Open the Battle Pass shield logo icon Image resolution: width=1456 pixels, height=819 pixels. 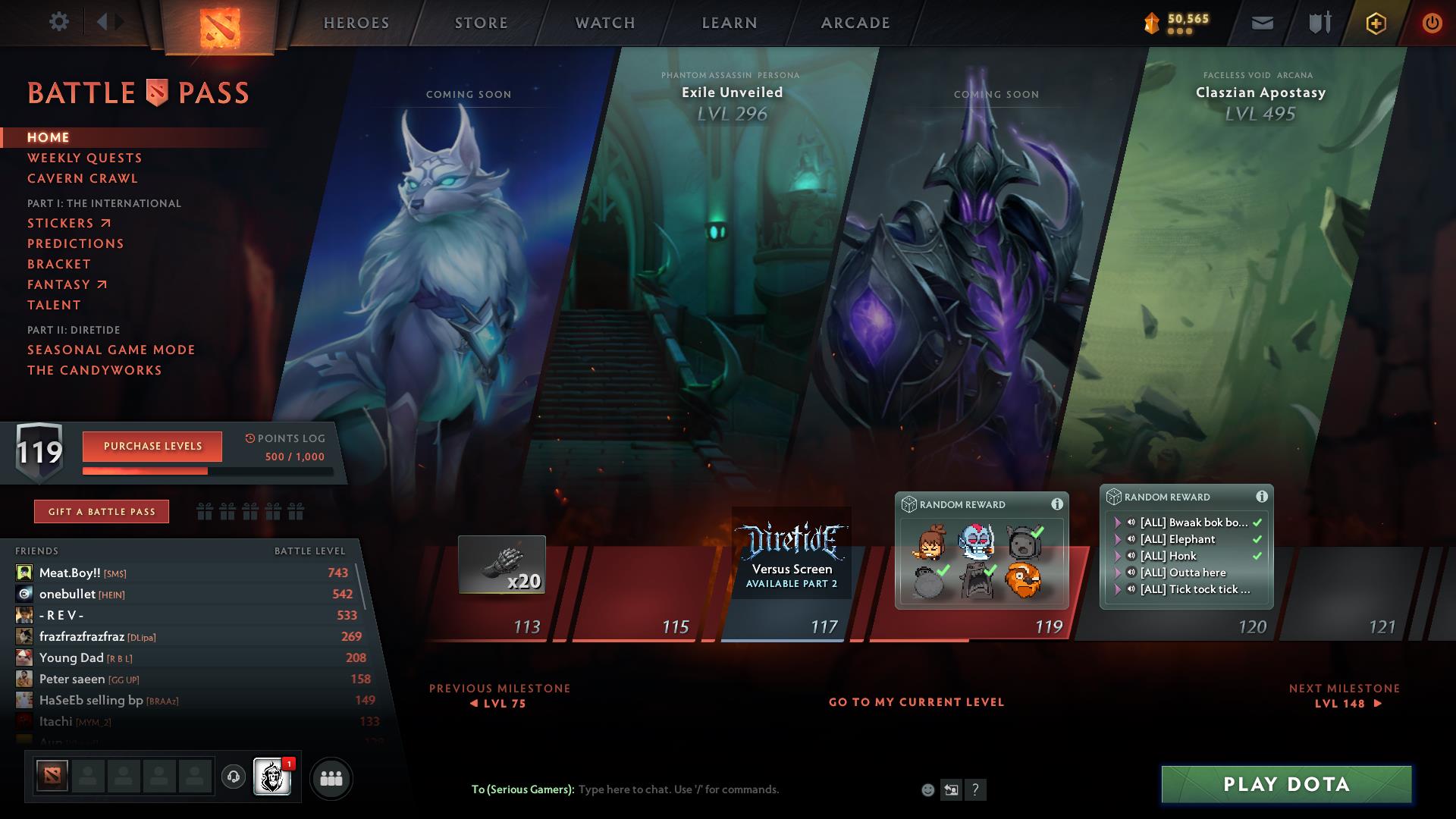point(155,92)
